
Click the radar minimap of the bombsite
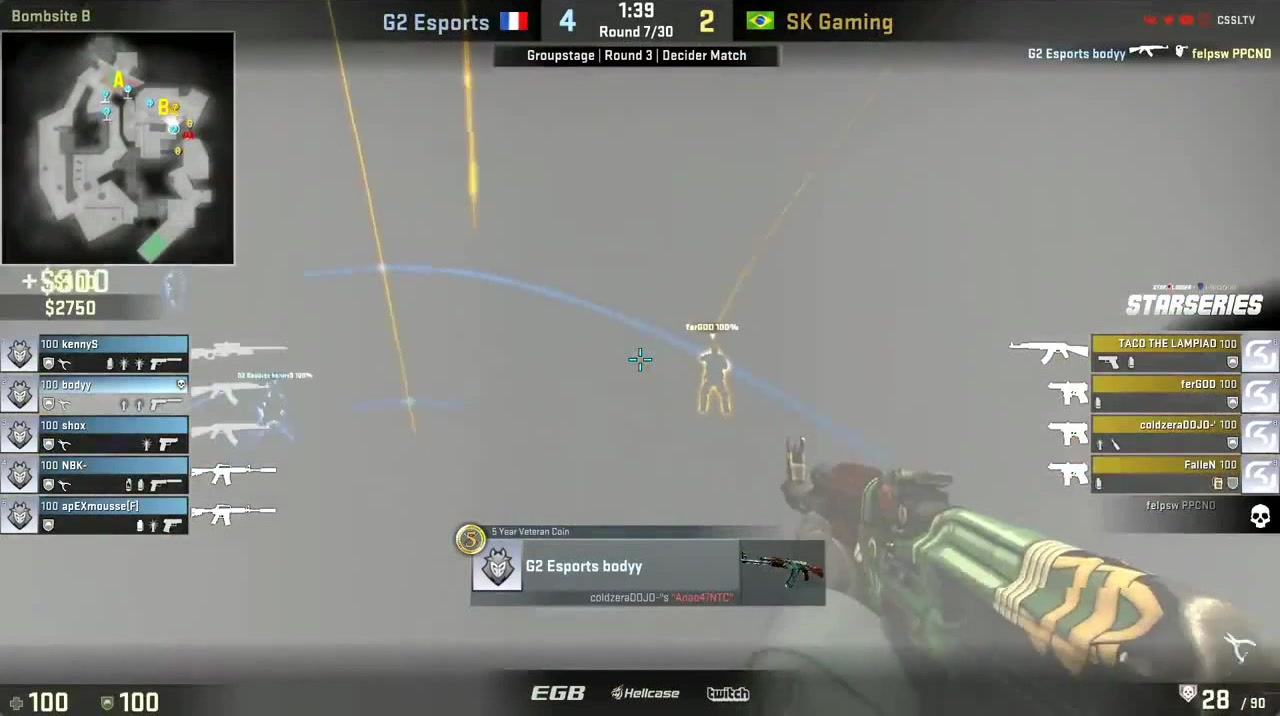[x=118, y=148]
